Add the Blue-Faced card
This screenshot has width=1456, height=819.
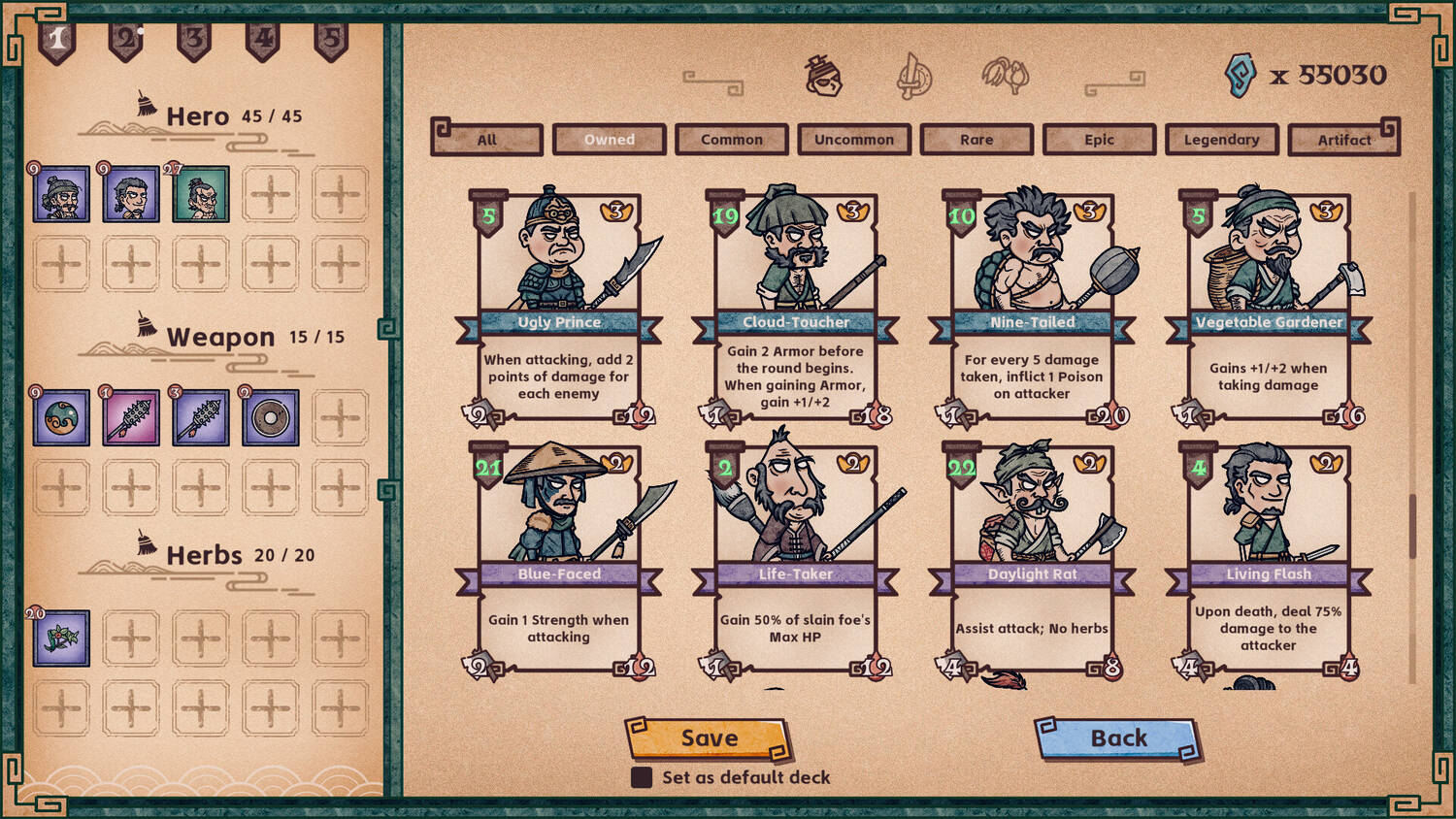click(559, 559)
